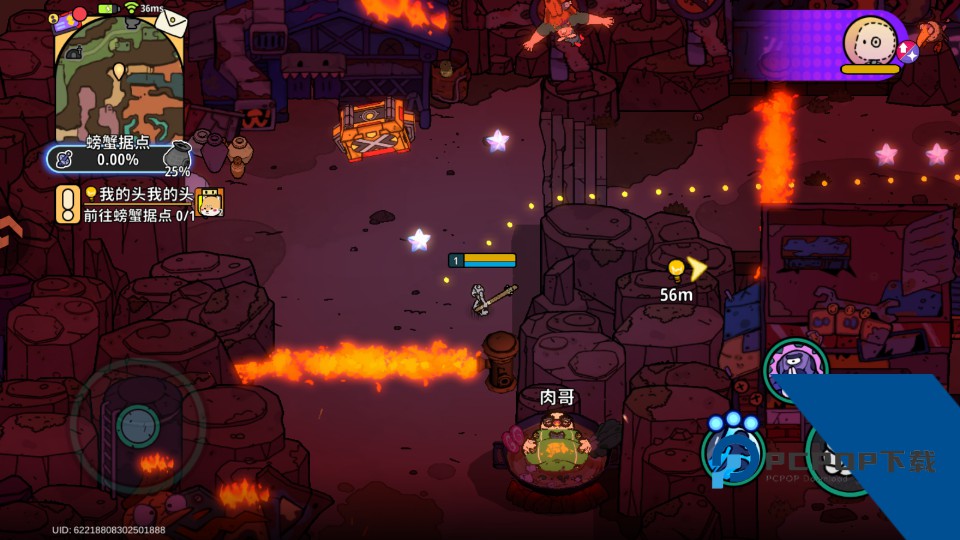Open the mail envelope icon

170,20
